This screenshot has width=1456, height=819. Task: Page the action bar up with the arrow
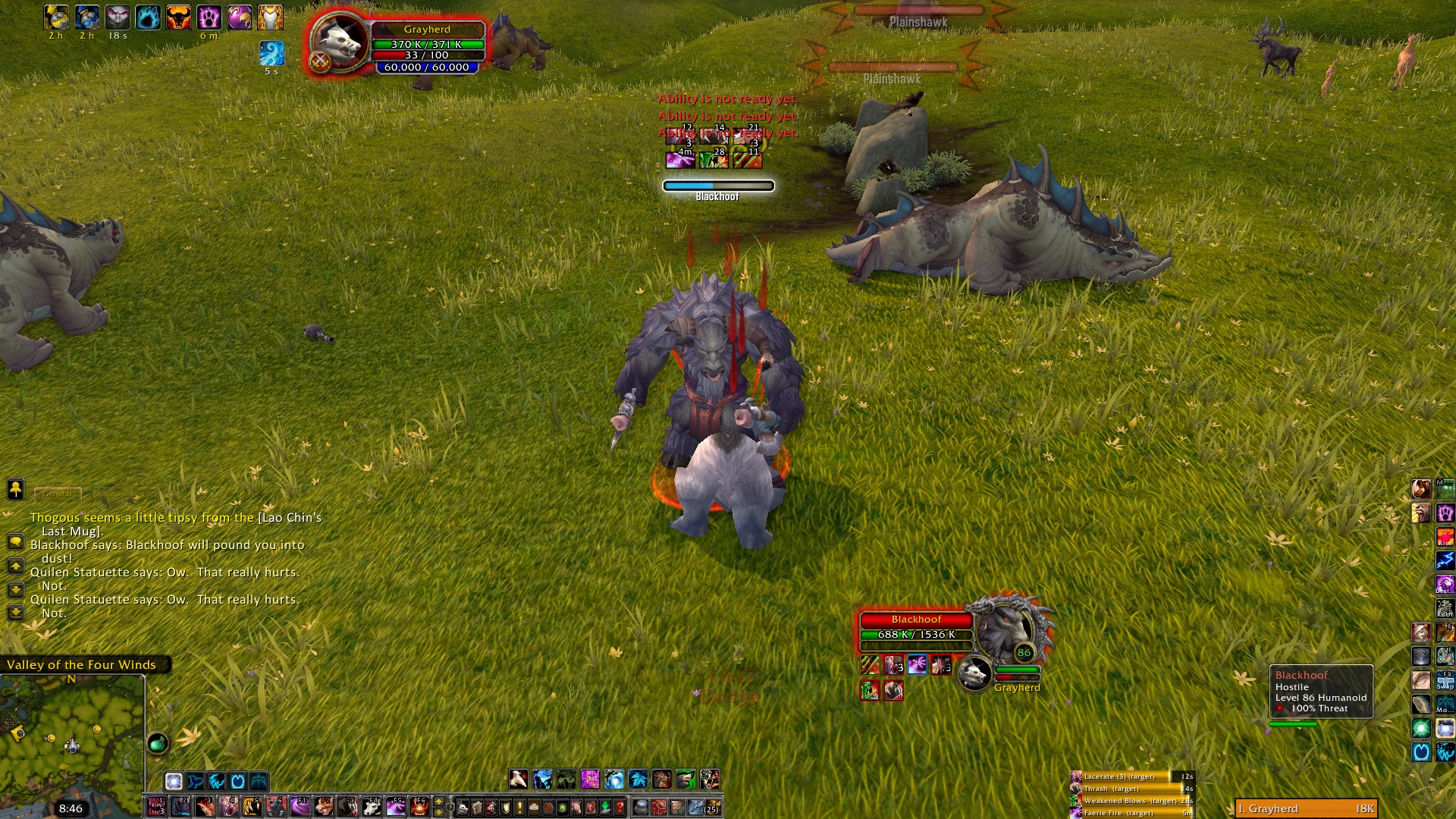438,802
